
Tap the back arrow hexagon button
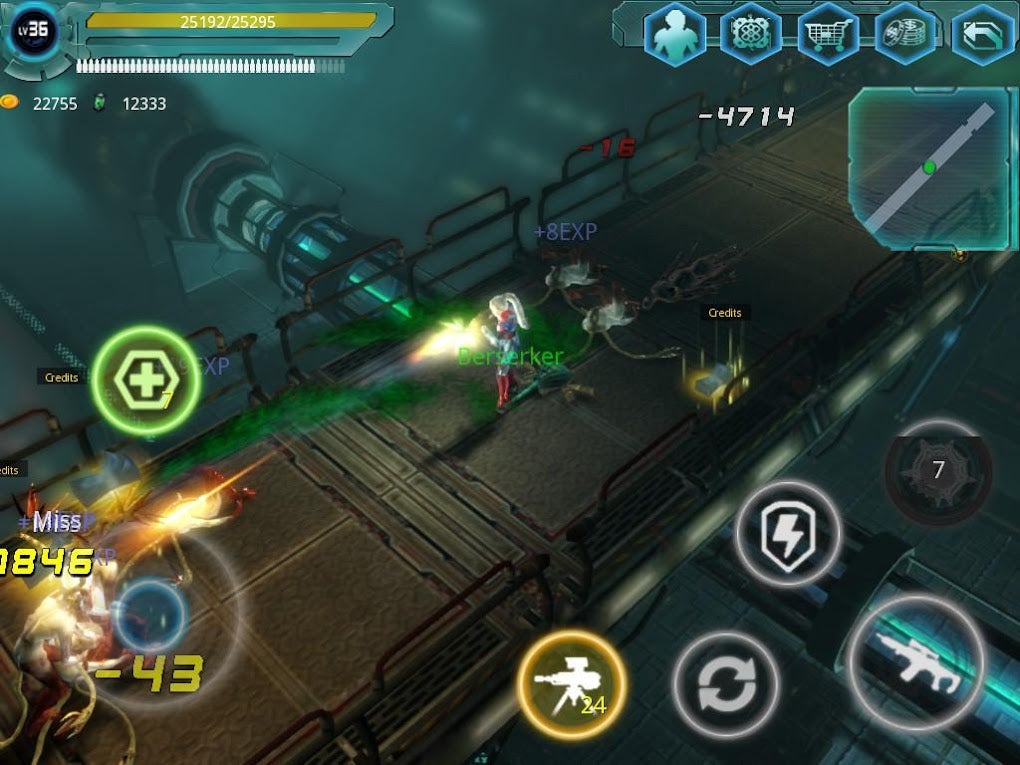pyautogui.click(x=982, y=35)
